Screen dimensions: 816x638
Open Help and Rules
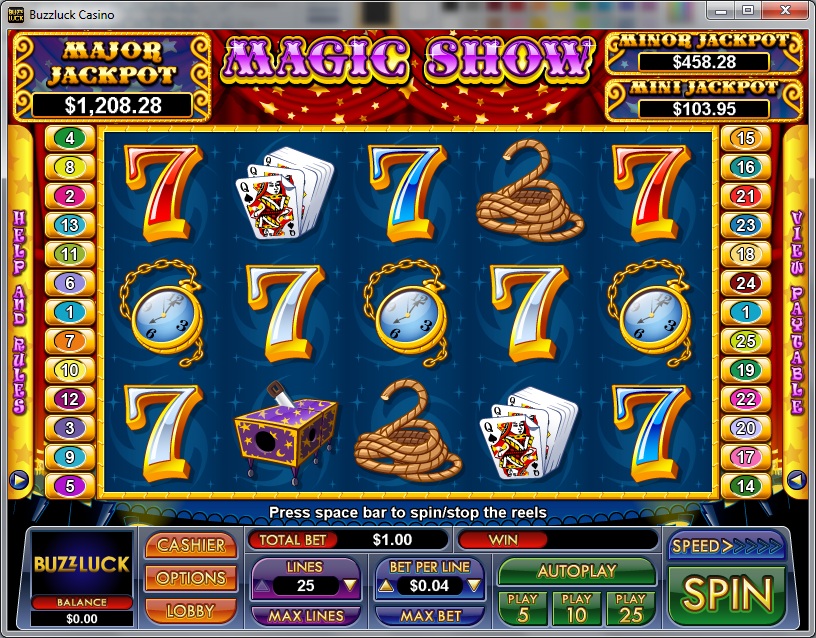18,310
